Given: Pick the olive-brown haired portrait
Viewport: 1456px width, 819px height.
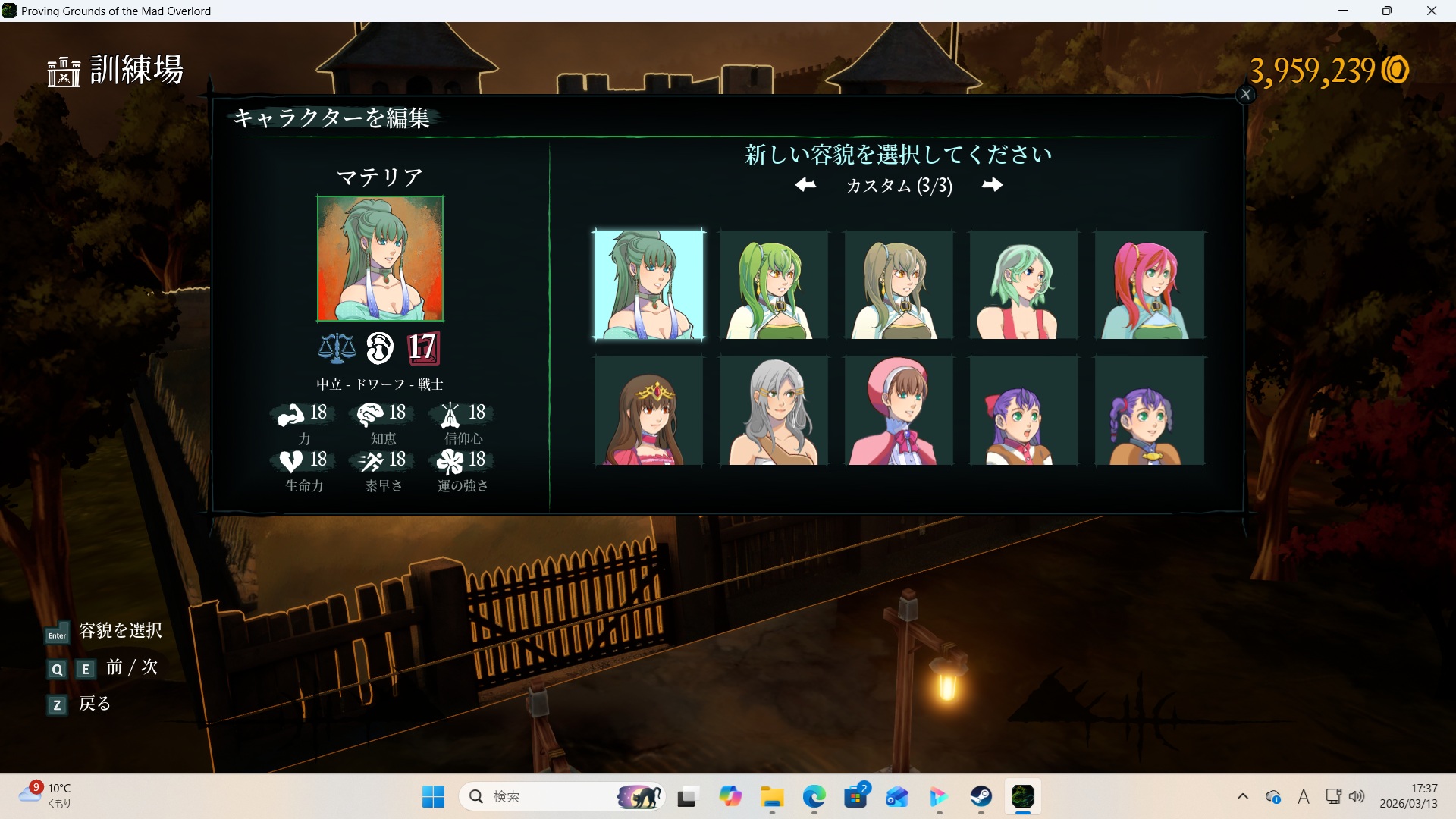Looking at the screenshot, I should click(x=899, y=284).
